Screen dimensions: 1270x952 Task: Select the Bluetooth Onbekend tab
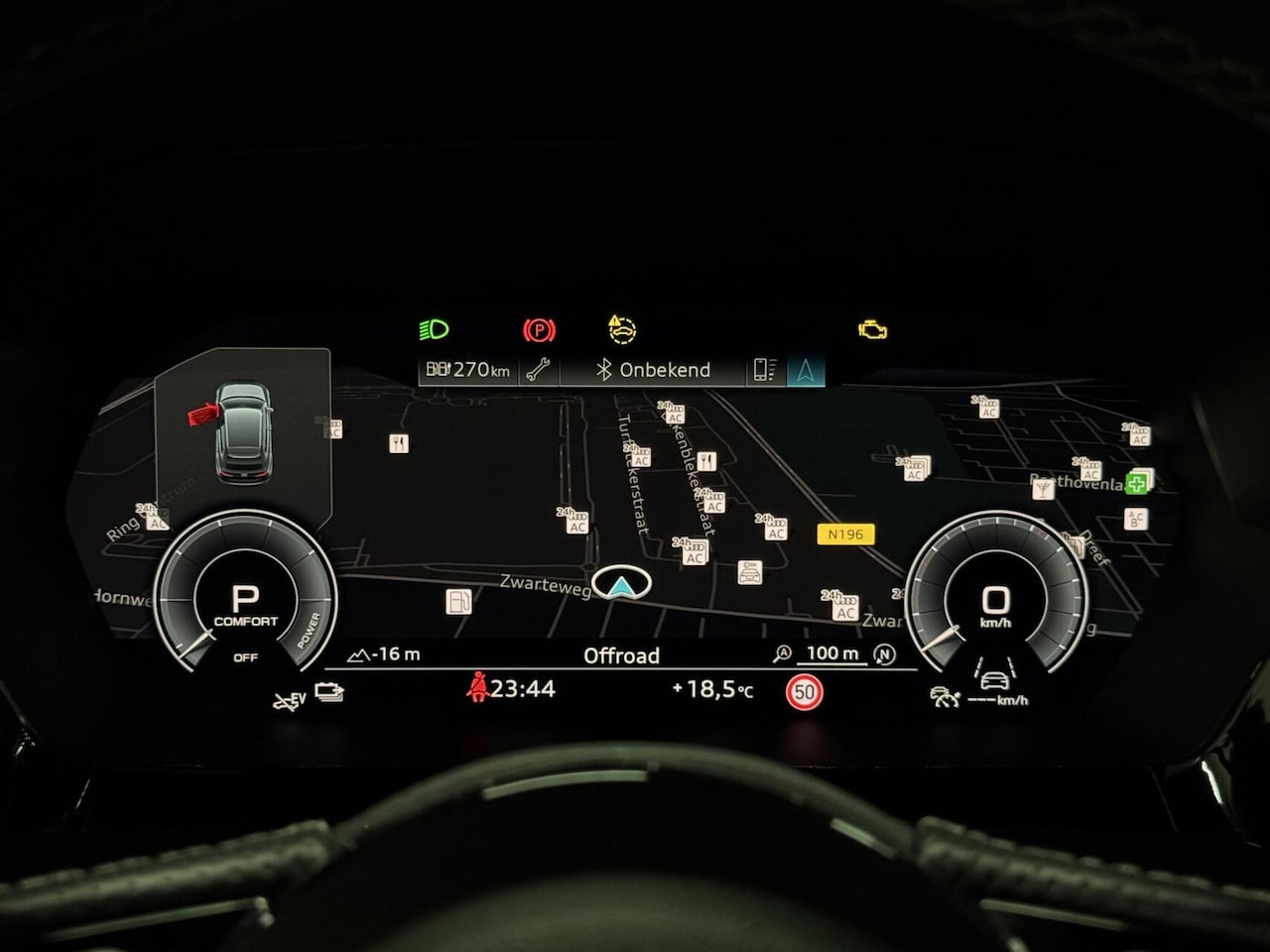pyautogui.click(x=653, y=370)
